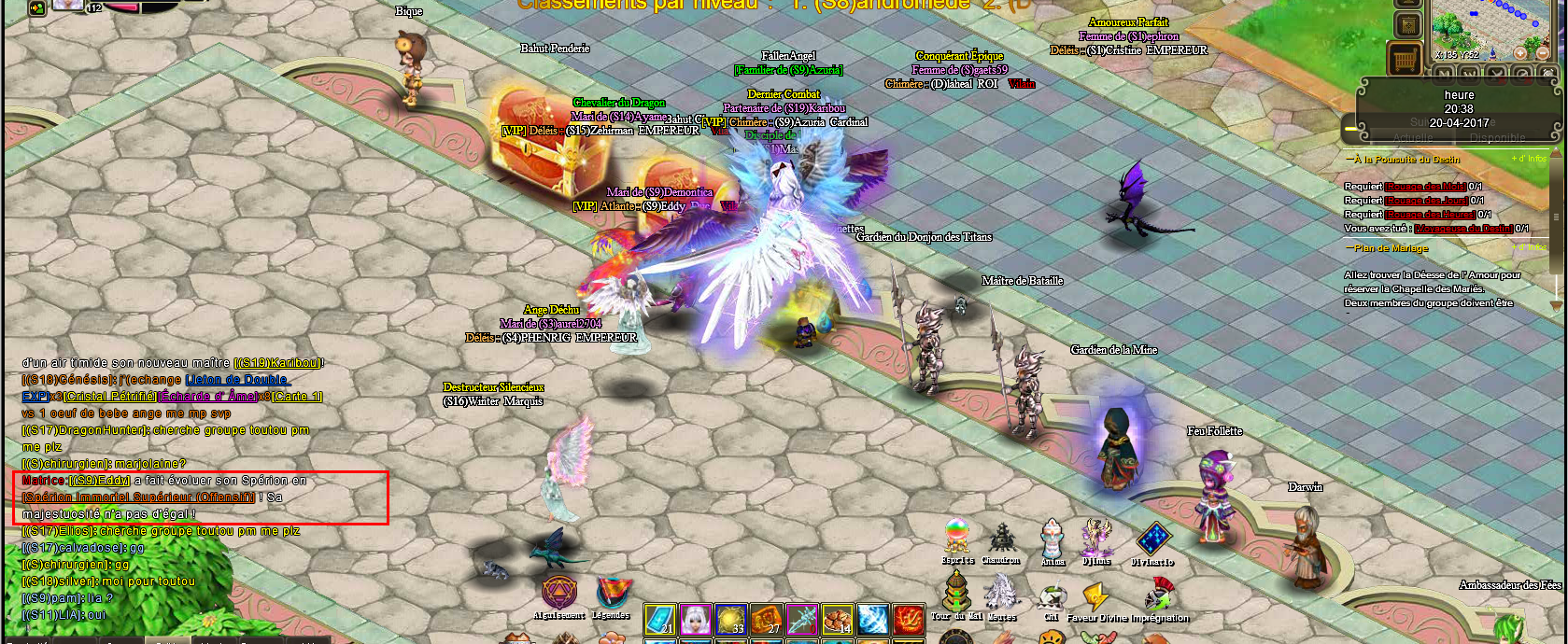This screenshot has height=644, width=1568.
Task: Zoom in the minimap with plus button
Action: click(x=1519, y=53)
